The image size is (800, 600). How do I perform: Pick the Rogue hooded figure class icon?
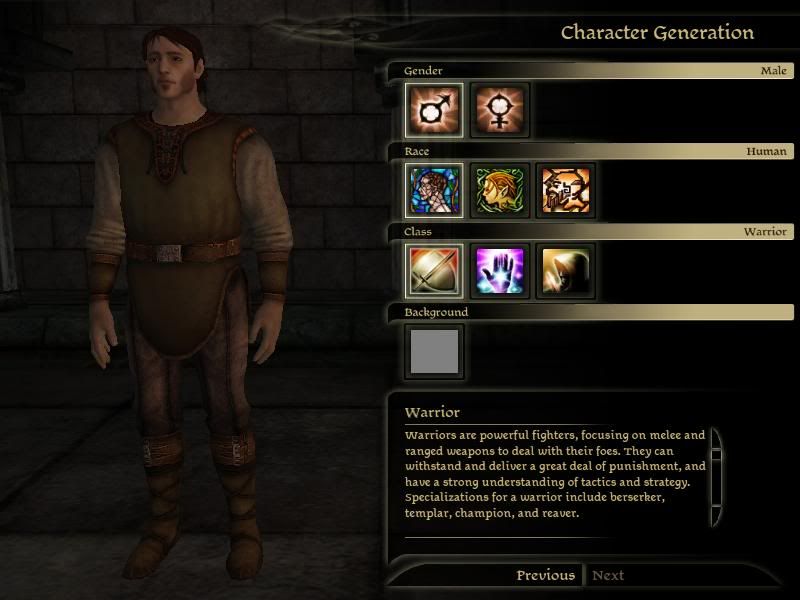click(x=565, y=271)
